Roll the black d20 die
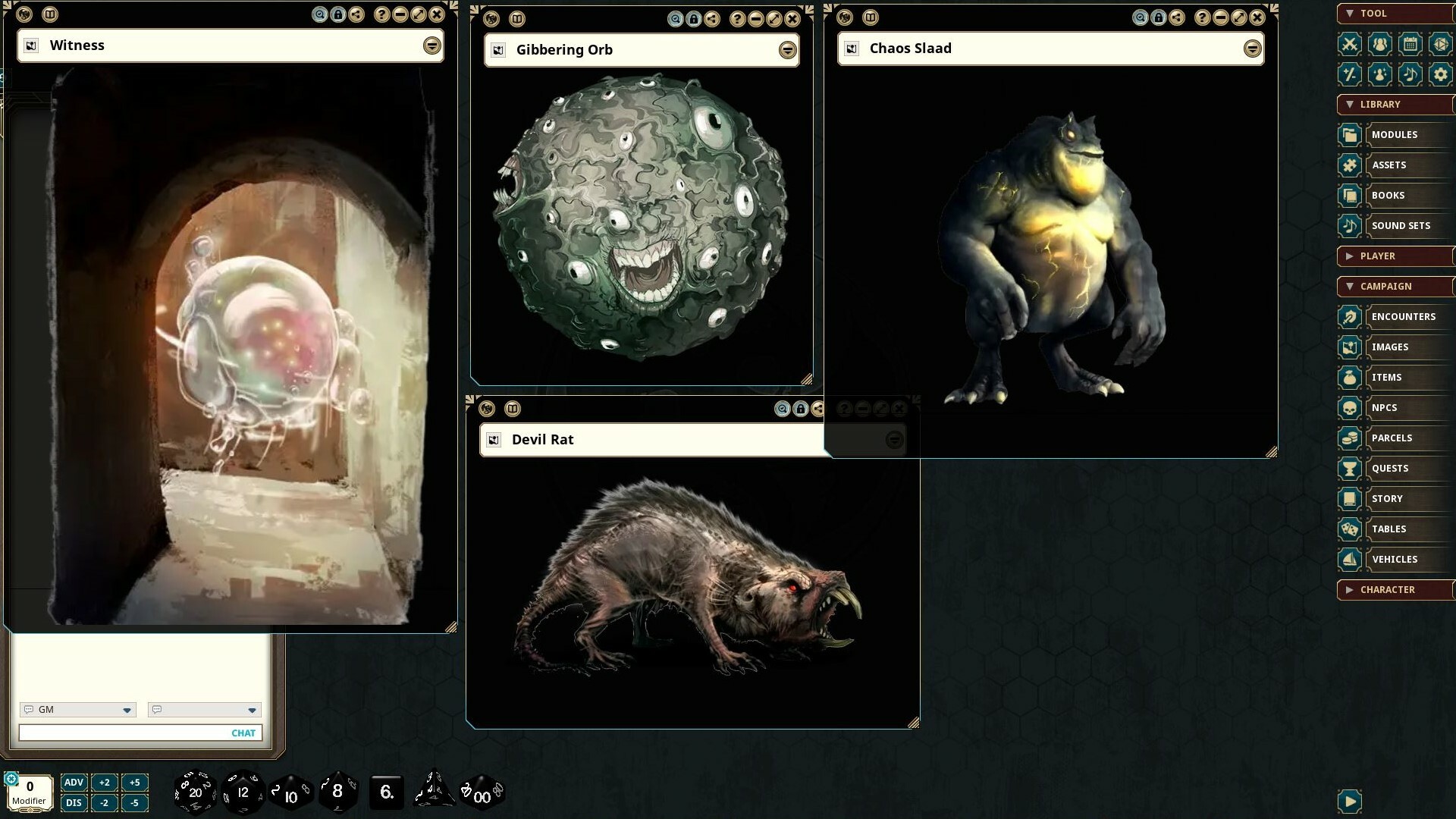Screen dimensions: 1456x819 pos(194,792)
